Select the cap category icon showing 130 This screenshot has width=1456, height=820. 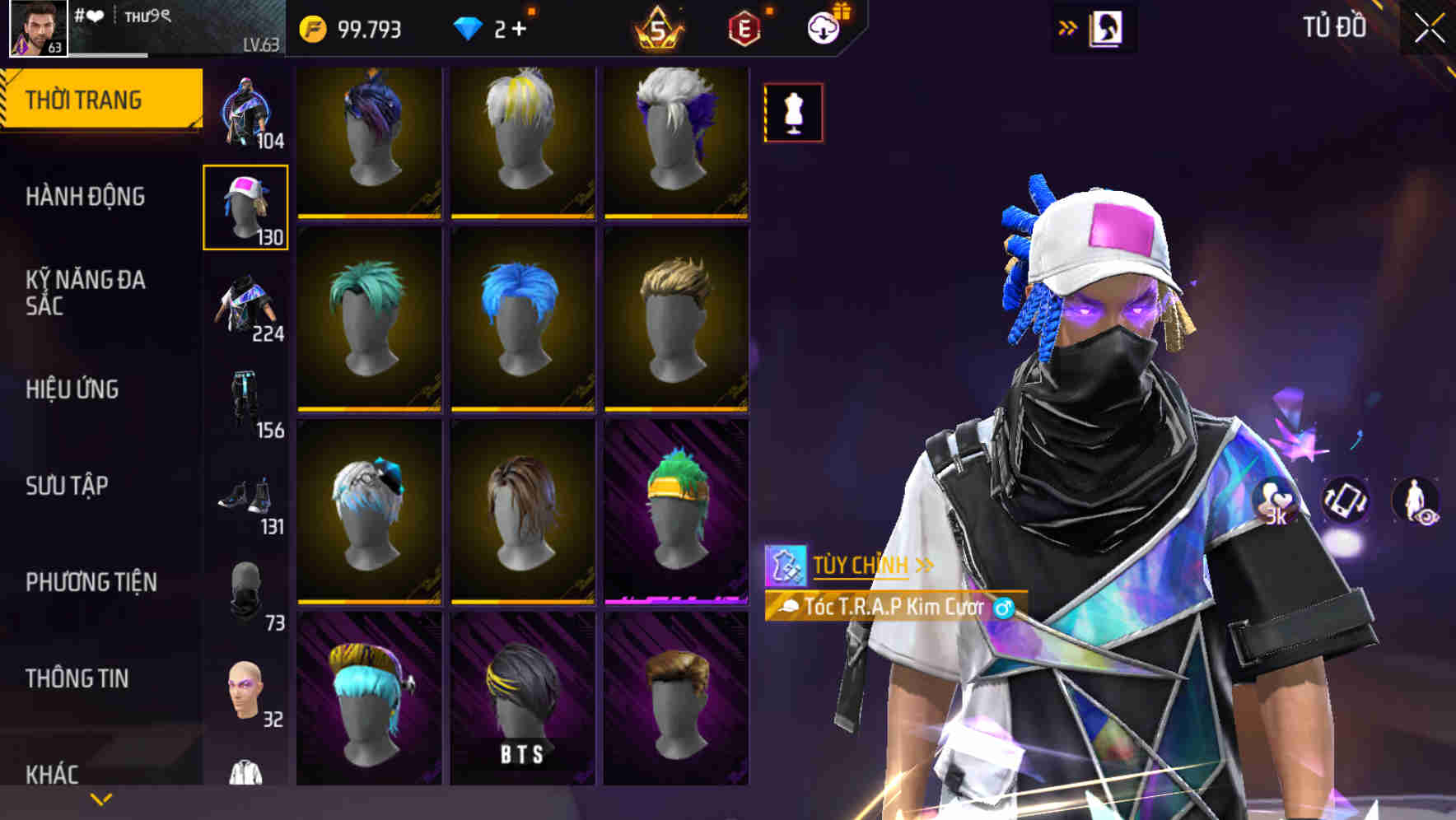click(245, 206)
